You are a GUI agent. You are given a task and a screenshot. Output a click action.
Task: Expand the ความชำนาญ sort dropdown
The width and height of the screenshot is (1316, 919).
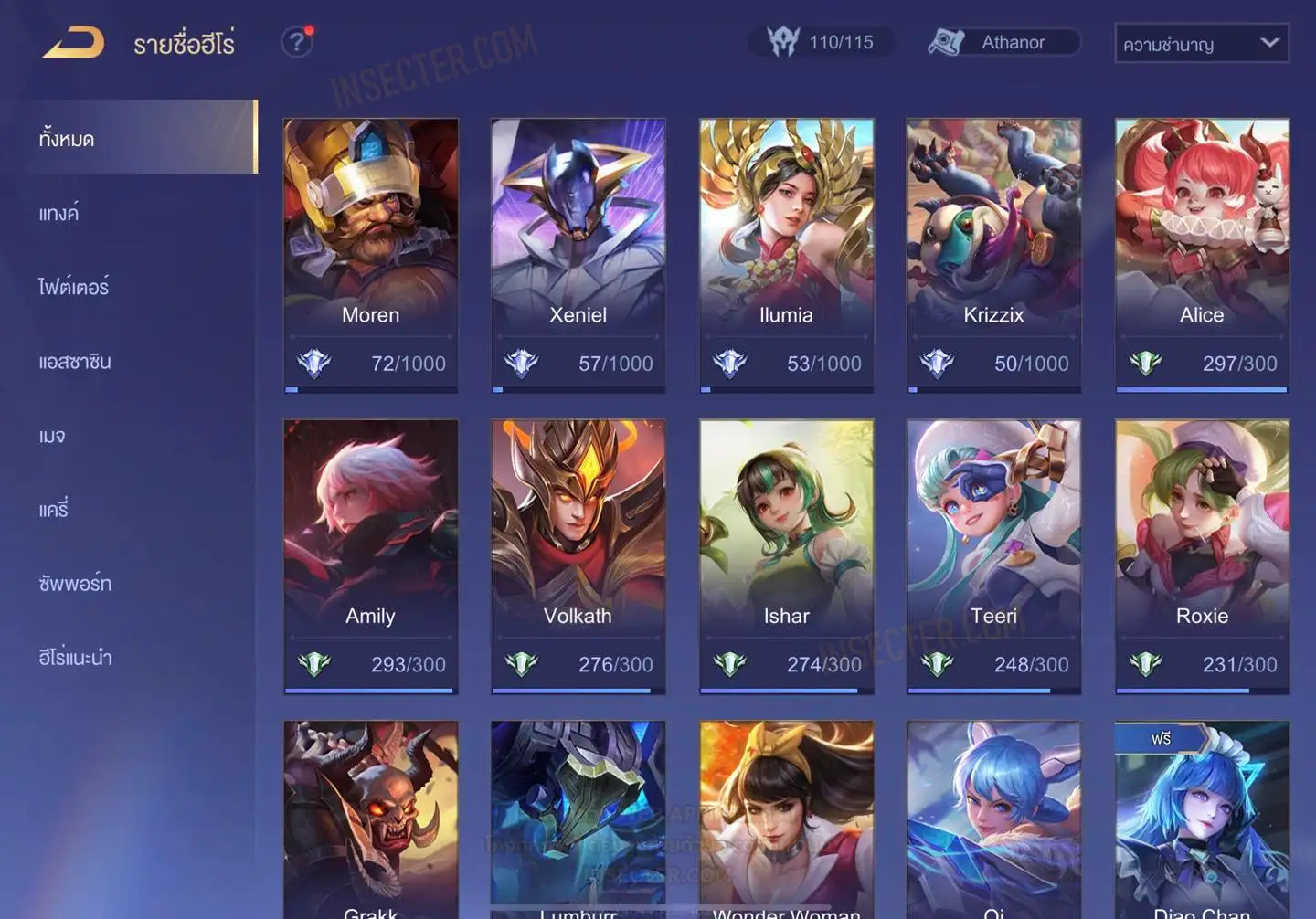coord(1201,43)
